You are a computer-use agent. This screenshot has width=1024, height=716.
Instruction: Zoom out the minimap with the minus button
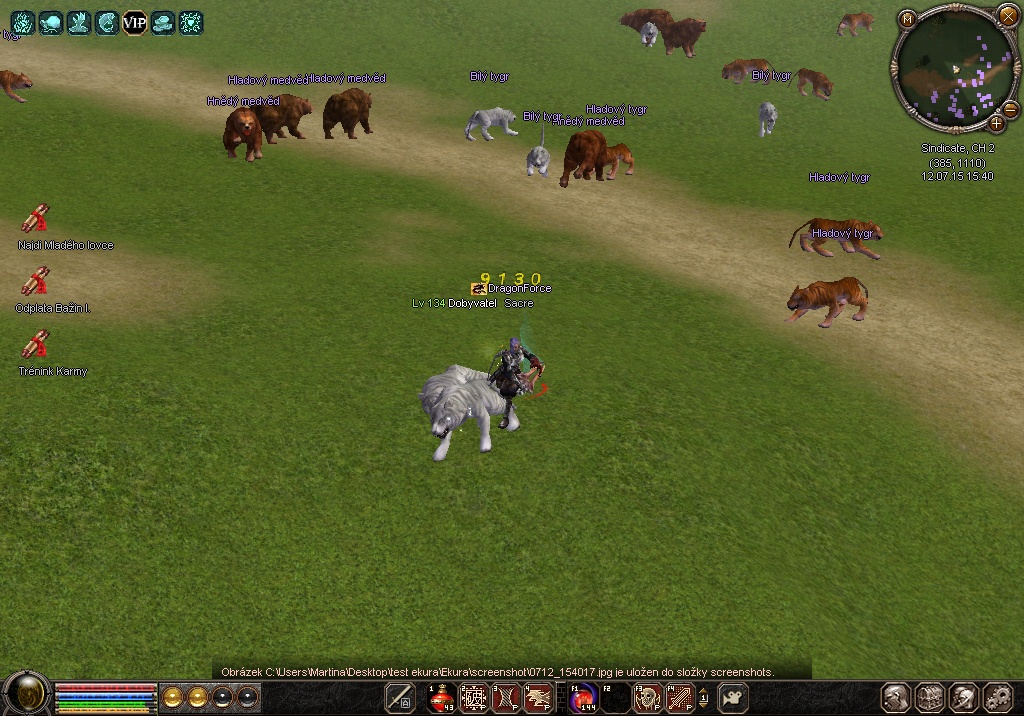1011,108
